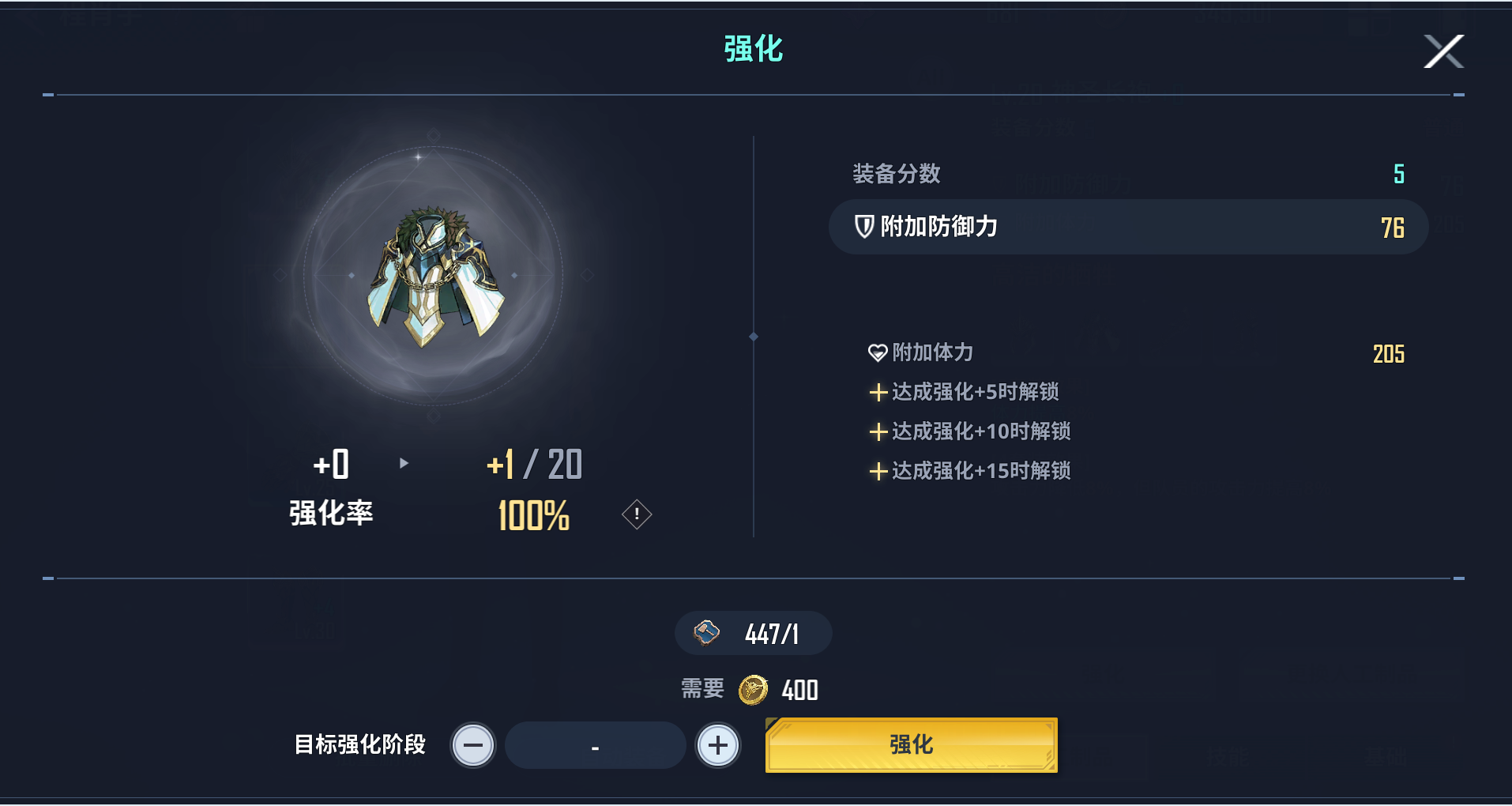
Task: Click the heart stamina stat icon
Action: click(x=877, y=353)
